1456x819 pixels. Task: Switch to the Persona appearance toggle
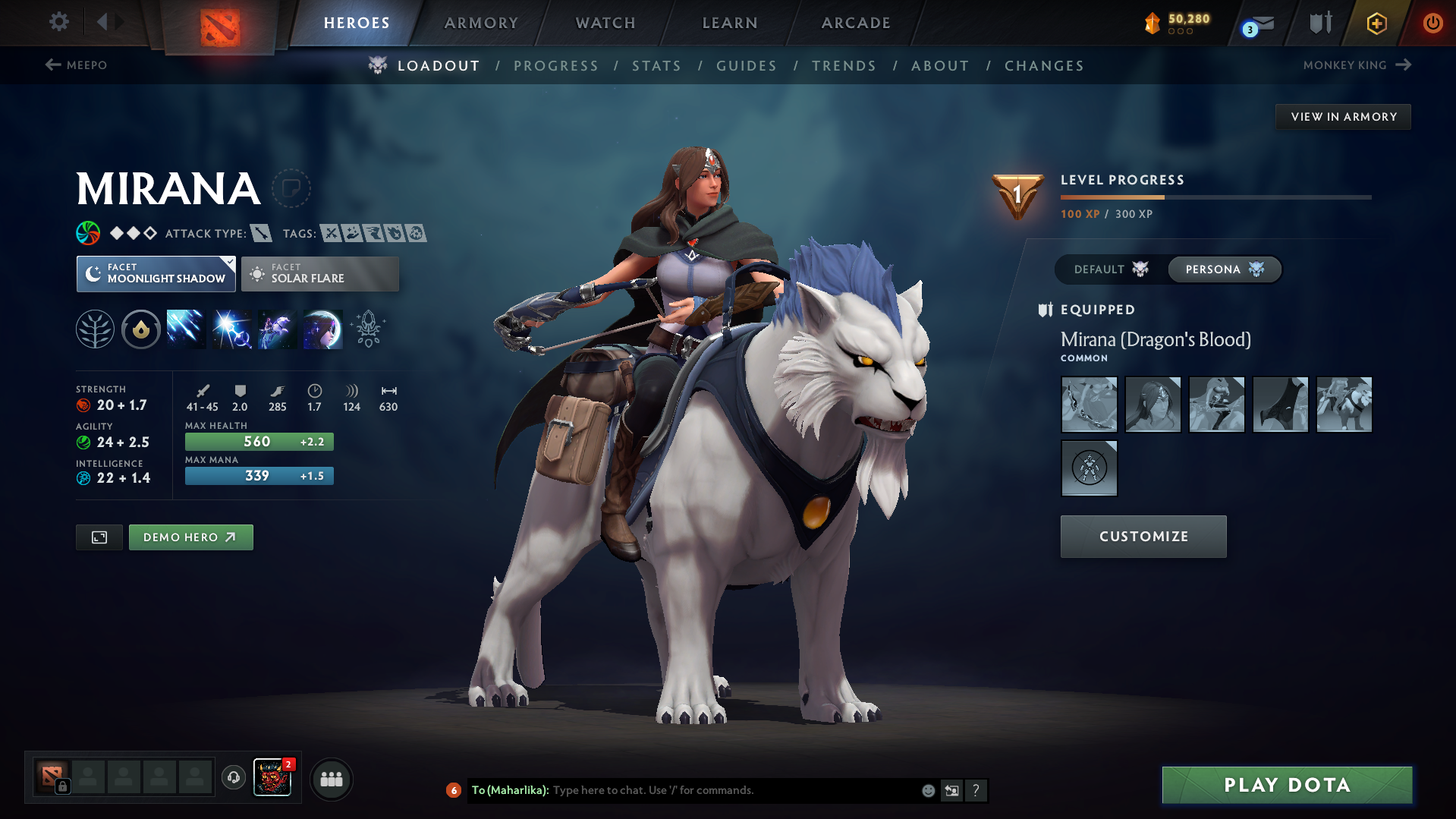[1224, 269]
